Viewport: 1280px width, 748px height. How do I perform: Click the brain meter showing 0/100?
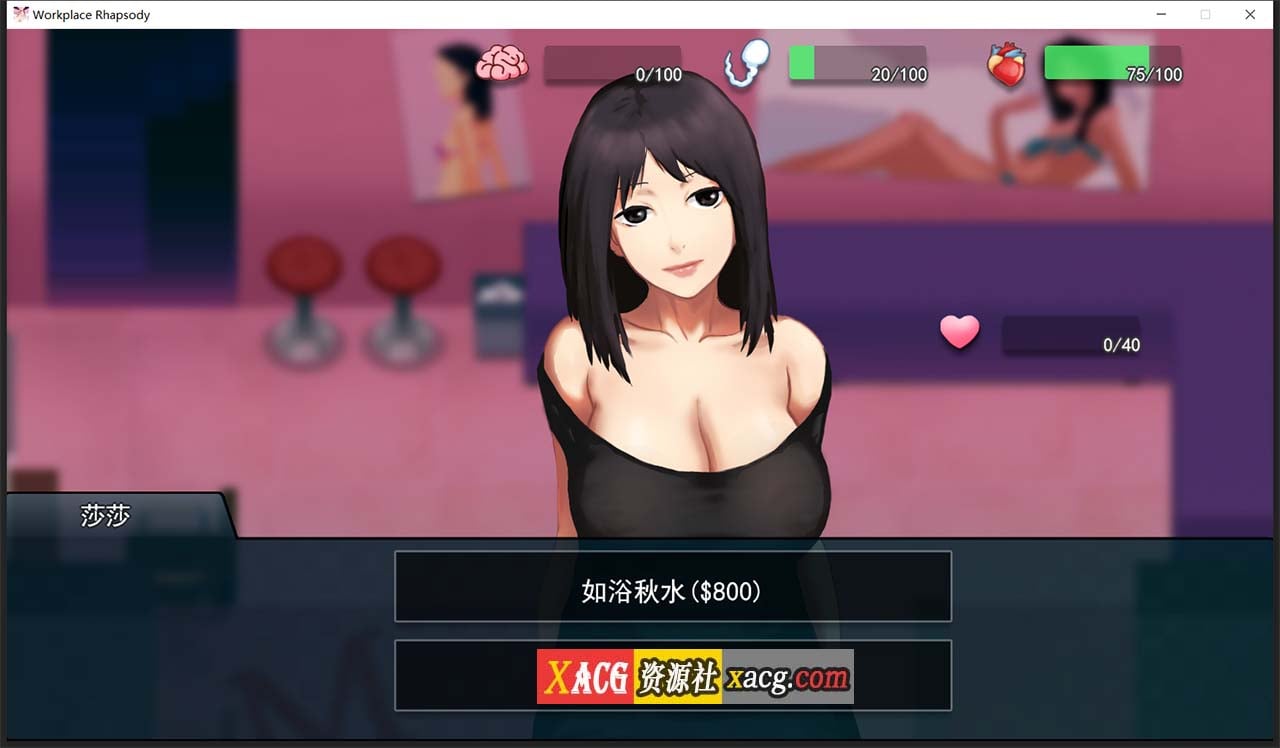click(613, 64)
